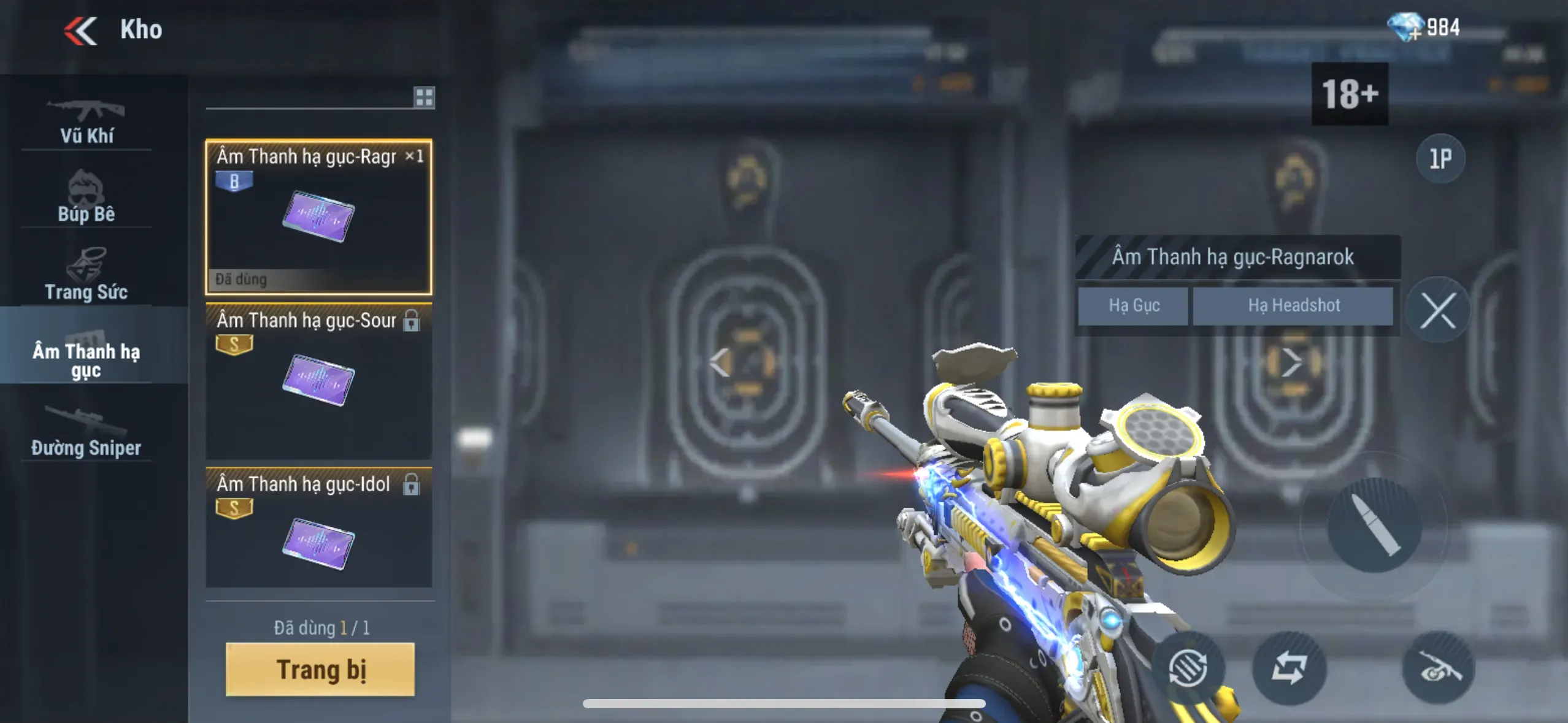The image size is (1568, 723).
Task: Show the Đường Sniper category
Action: pos(86,432)
